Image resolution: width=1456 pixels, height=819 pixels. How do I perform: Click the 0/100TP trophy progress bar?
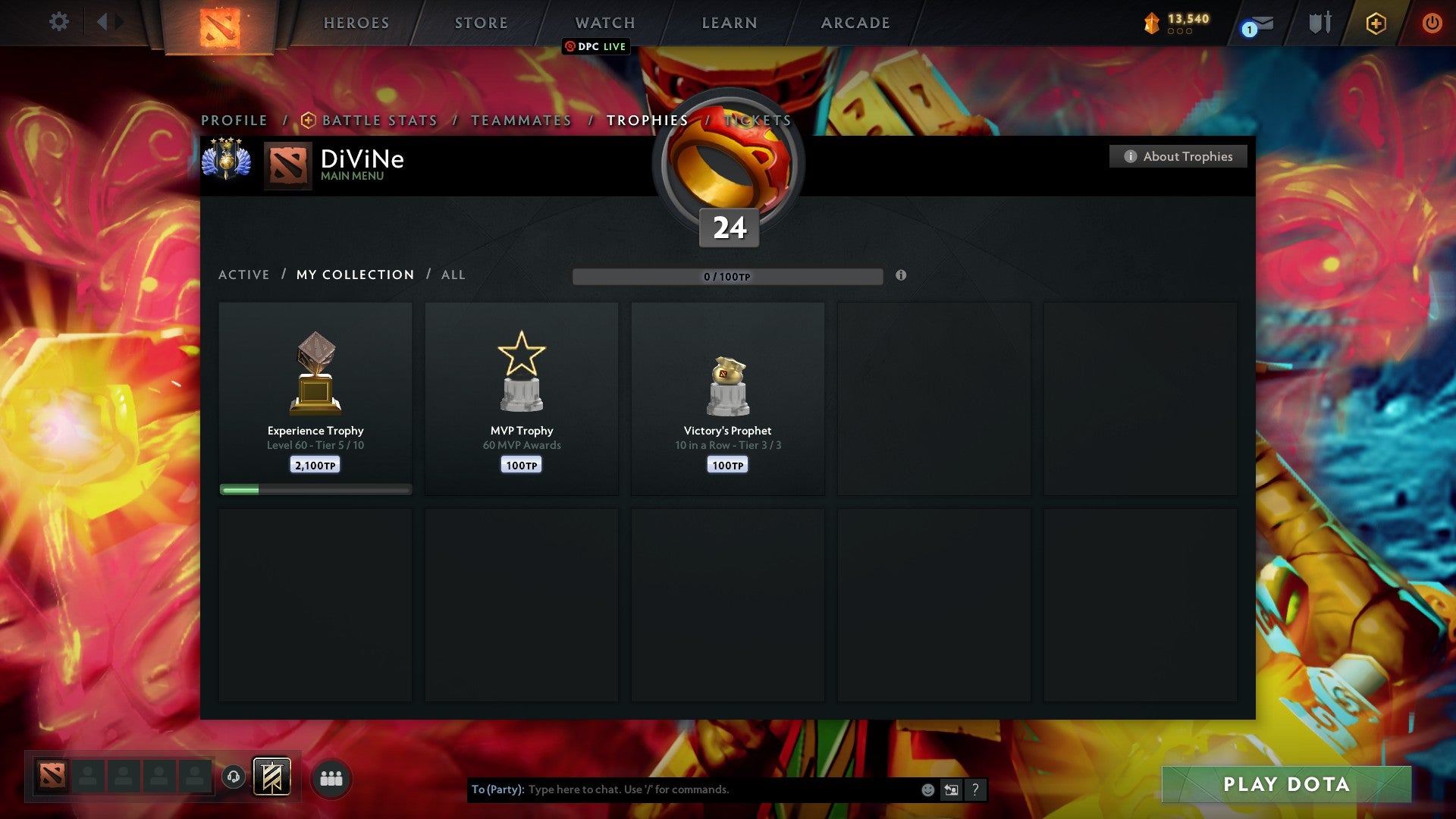pos(728,277)
